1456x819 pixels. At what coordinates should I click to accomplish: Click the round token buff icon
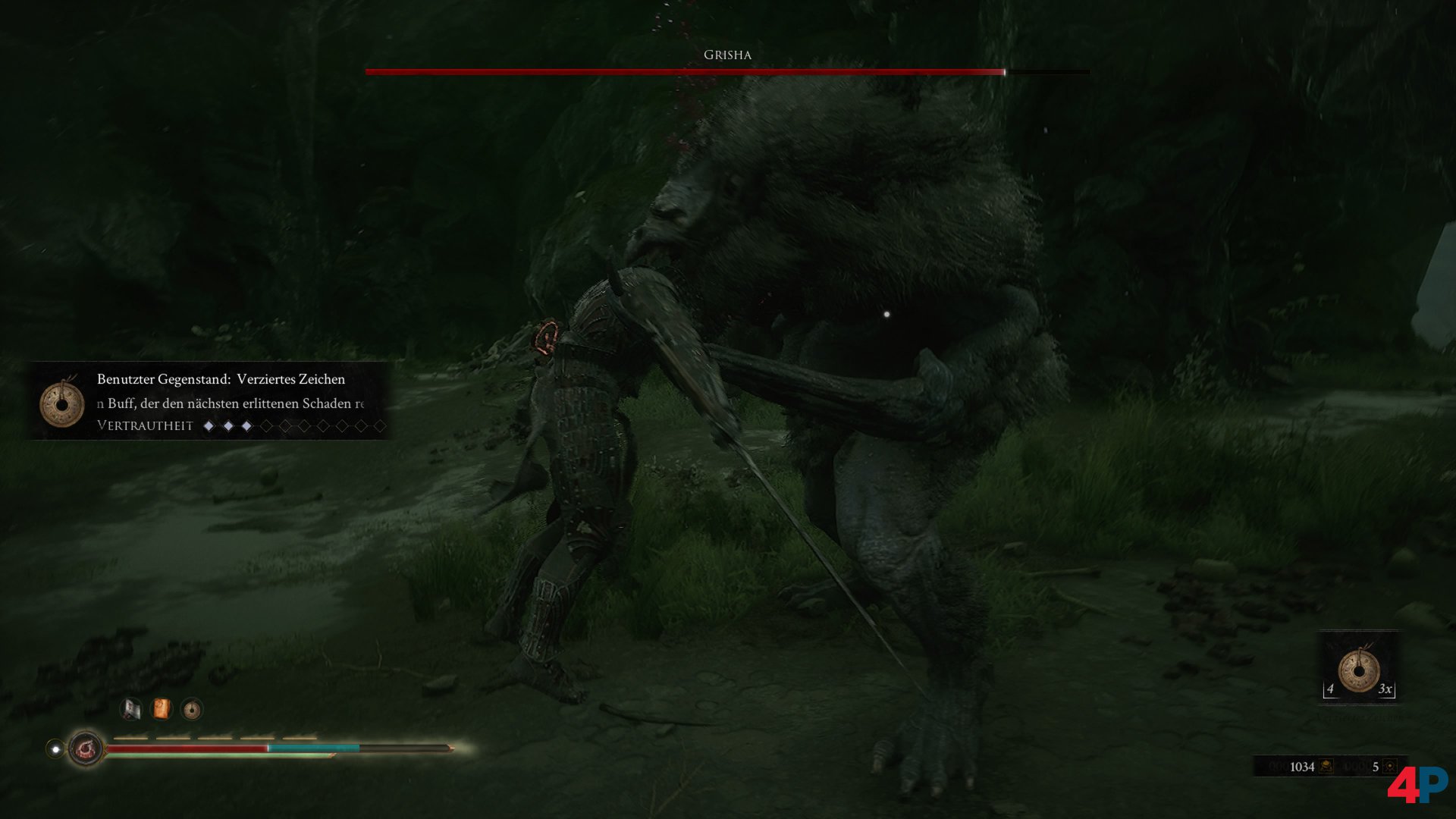click(192, 709)
